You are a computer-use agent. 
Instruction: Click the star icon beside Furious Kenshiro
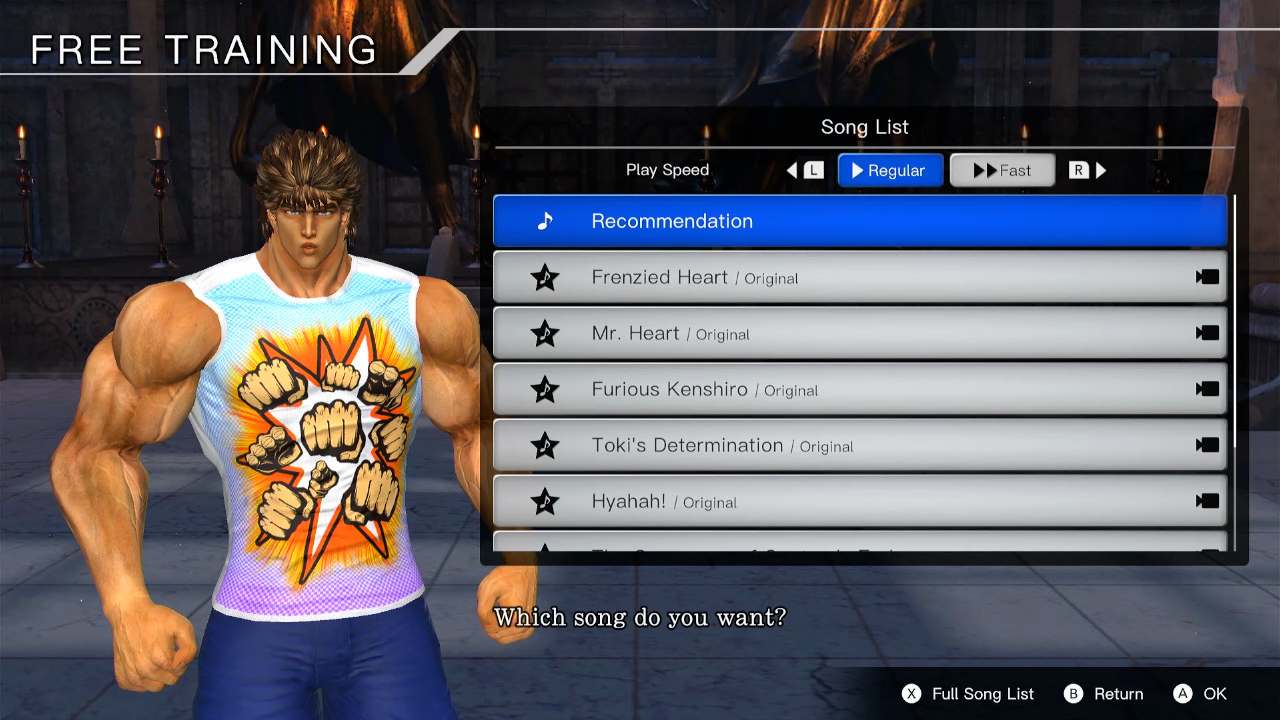point(544,389)
